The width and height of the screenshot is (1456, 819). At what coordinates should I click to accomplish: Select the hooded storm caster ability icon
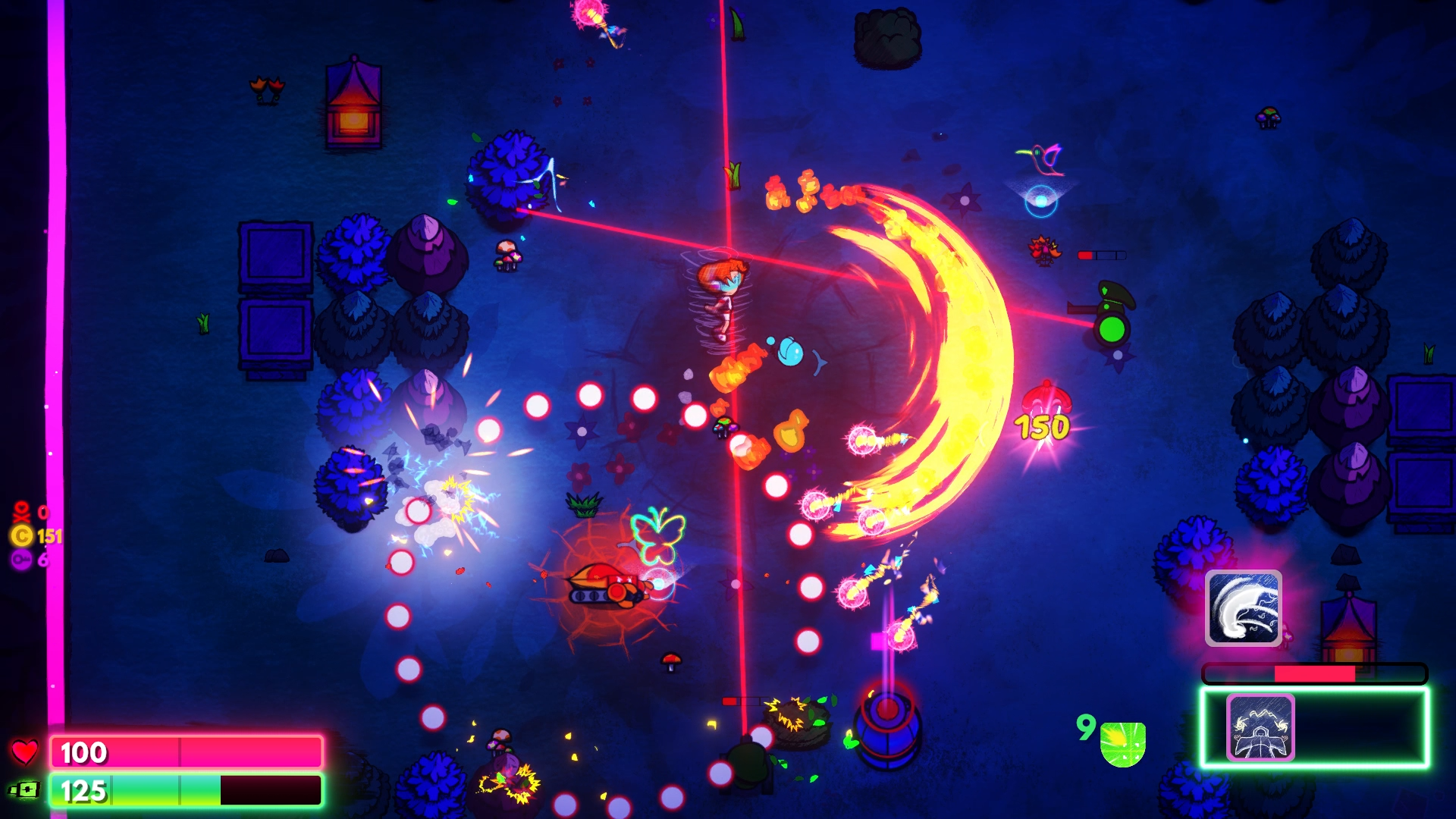point(1260,728)
